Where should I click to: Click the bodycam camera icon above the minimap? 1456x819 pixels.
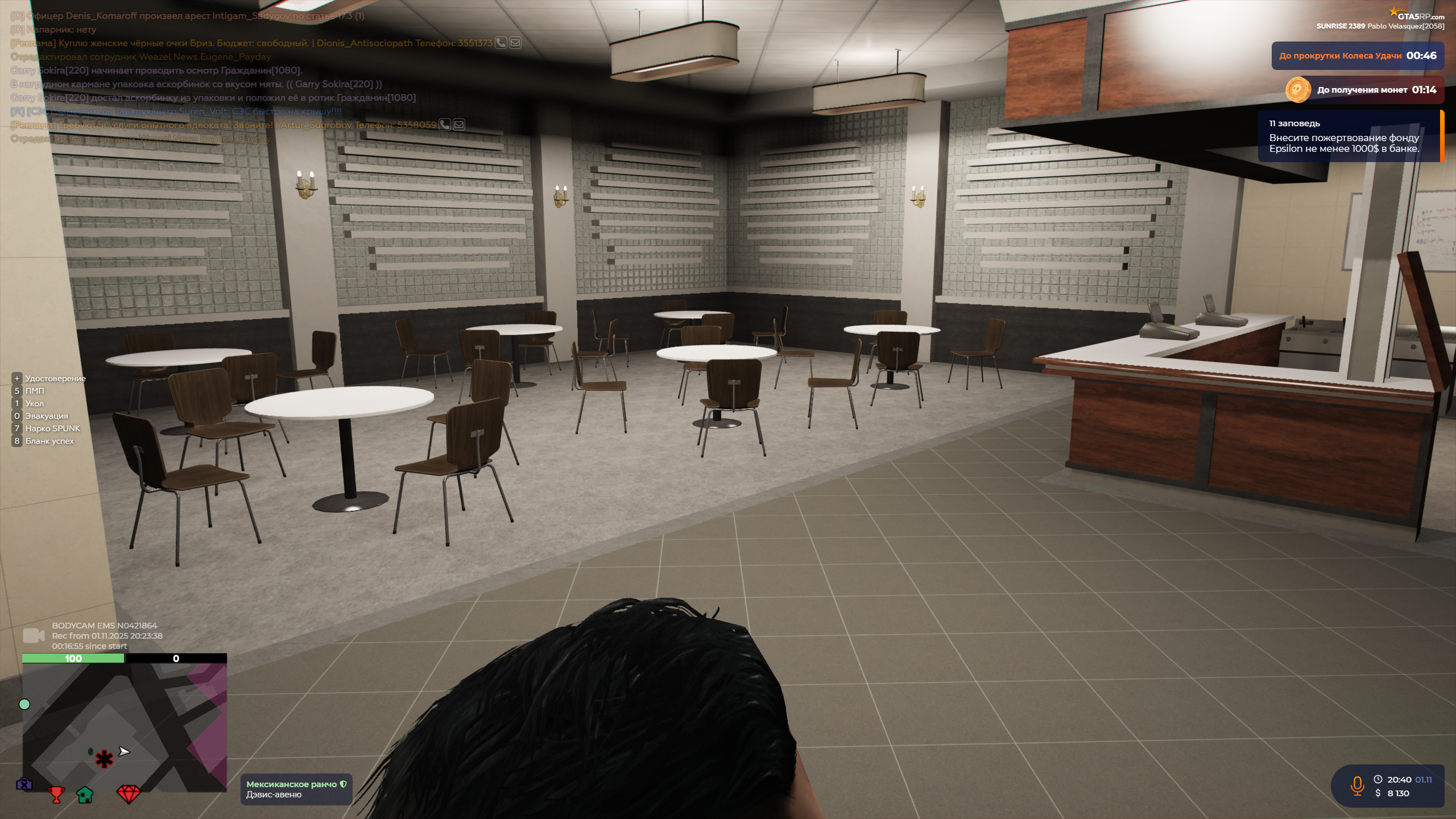(34, 634)
